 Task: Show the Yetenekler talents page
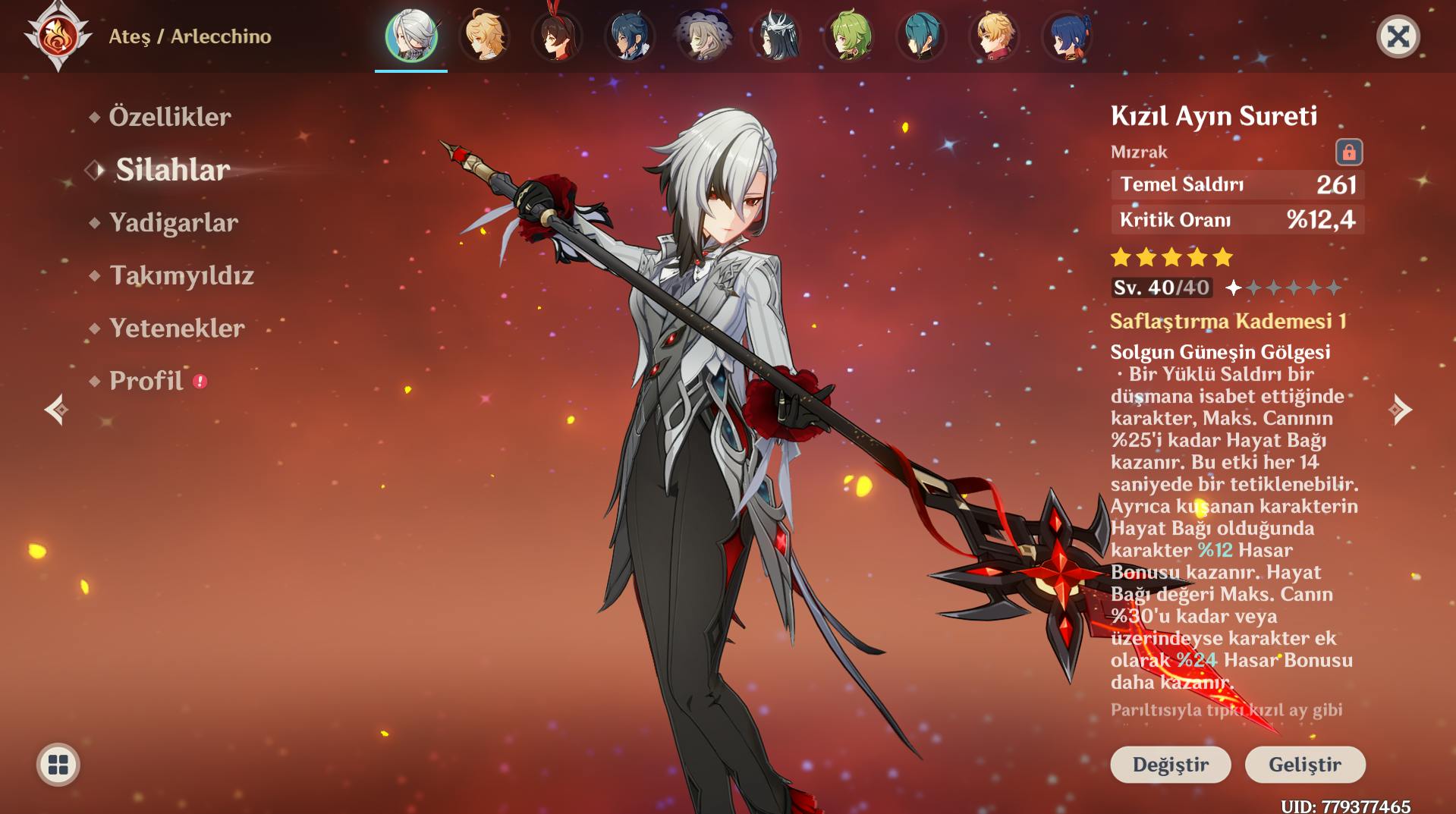click(x=177, y=328)
